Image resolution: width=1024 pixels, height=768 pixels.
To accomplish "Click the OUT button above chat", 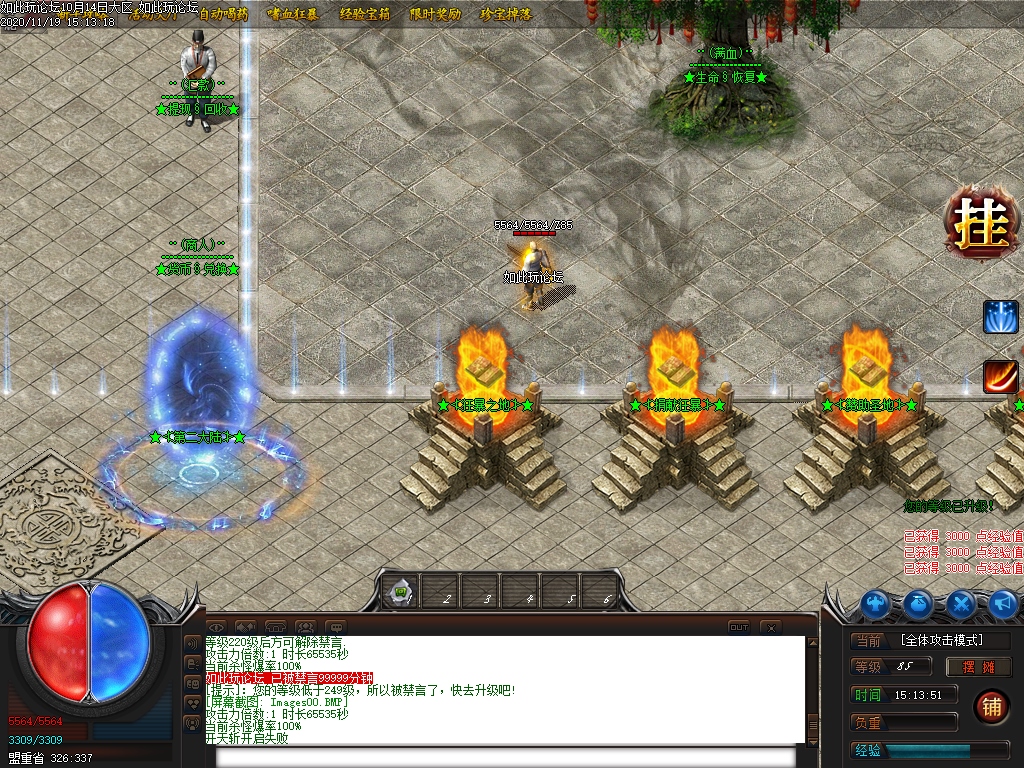I will pyautogui.click(x=738, y=627).
